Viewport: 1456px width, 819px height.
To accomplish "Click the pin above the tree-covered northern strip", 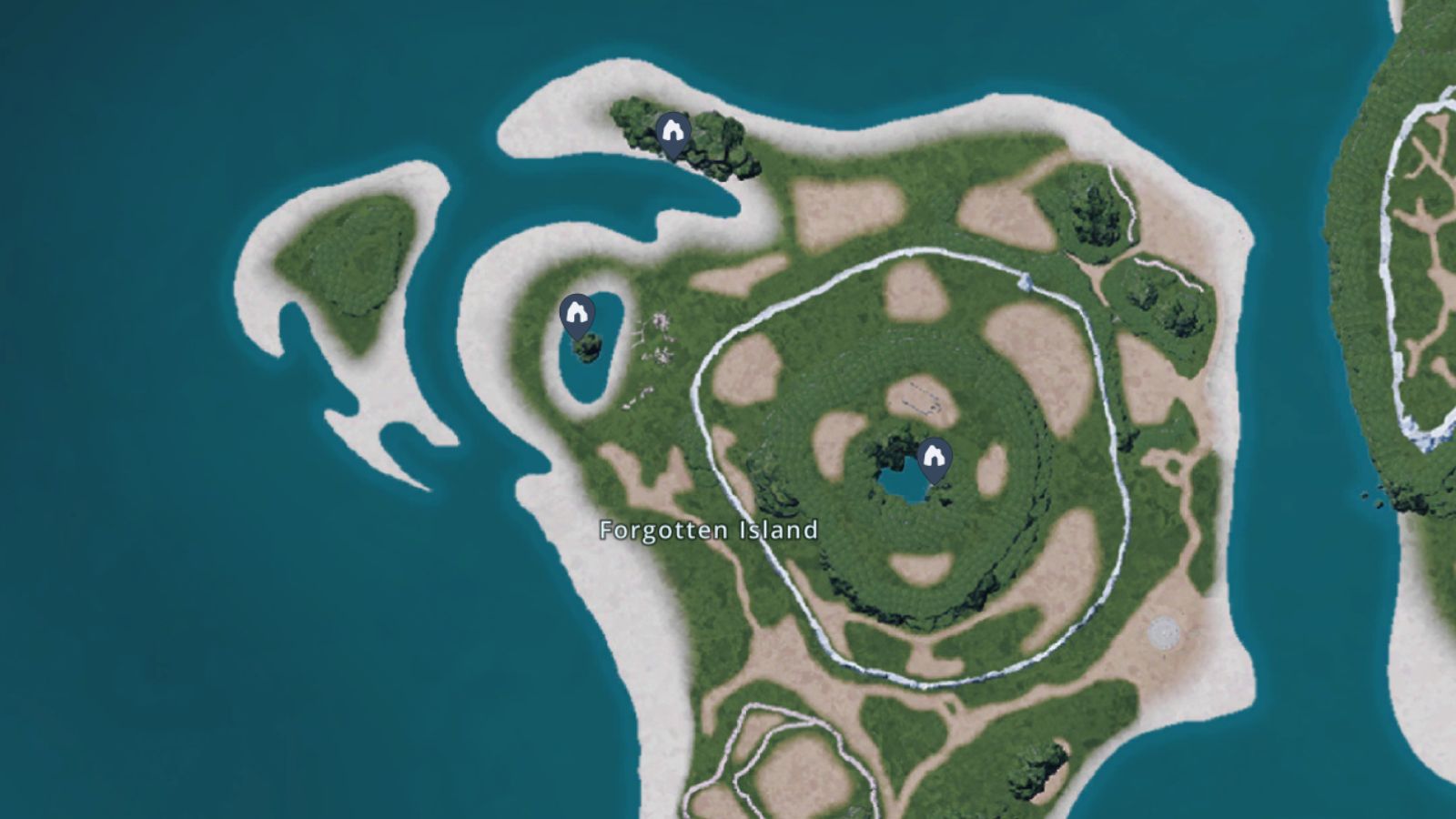I will 673,130.
